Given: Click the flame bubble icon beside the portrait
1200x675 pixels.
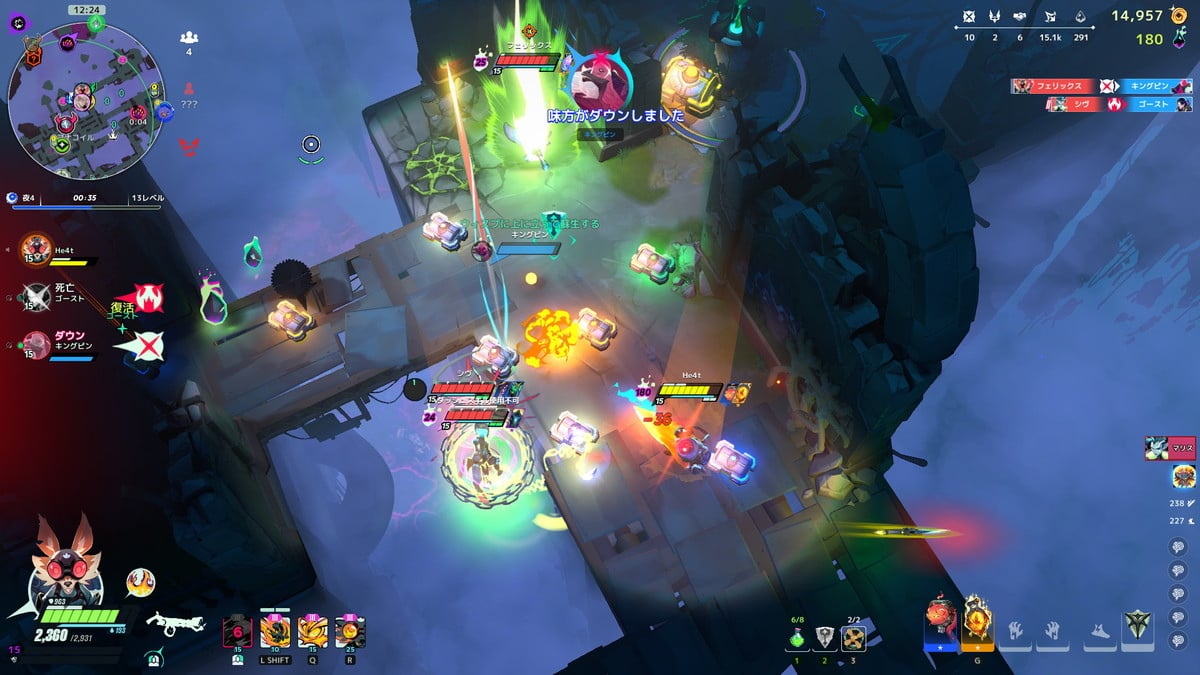Looking at the screenshot, I should point(141,582).
